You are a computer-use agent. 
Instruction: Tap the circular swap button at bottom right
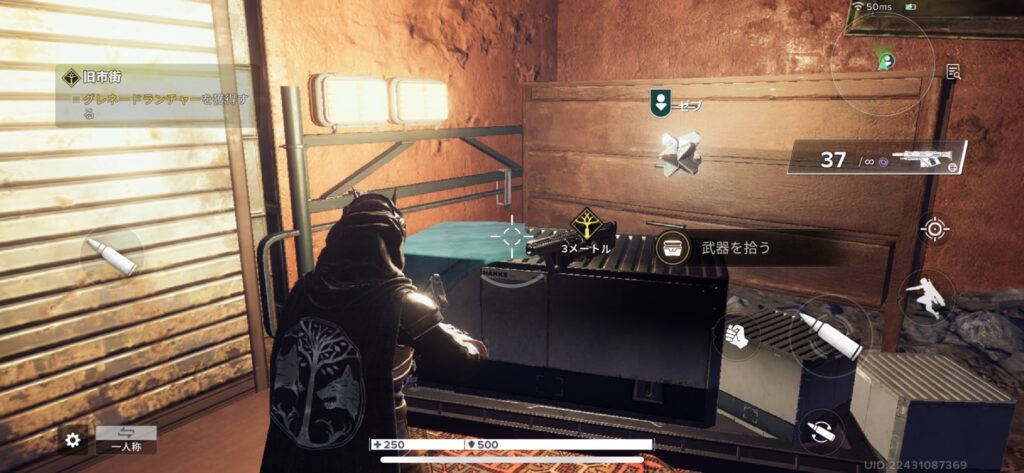[821, 432]
